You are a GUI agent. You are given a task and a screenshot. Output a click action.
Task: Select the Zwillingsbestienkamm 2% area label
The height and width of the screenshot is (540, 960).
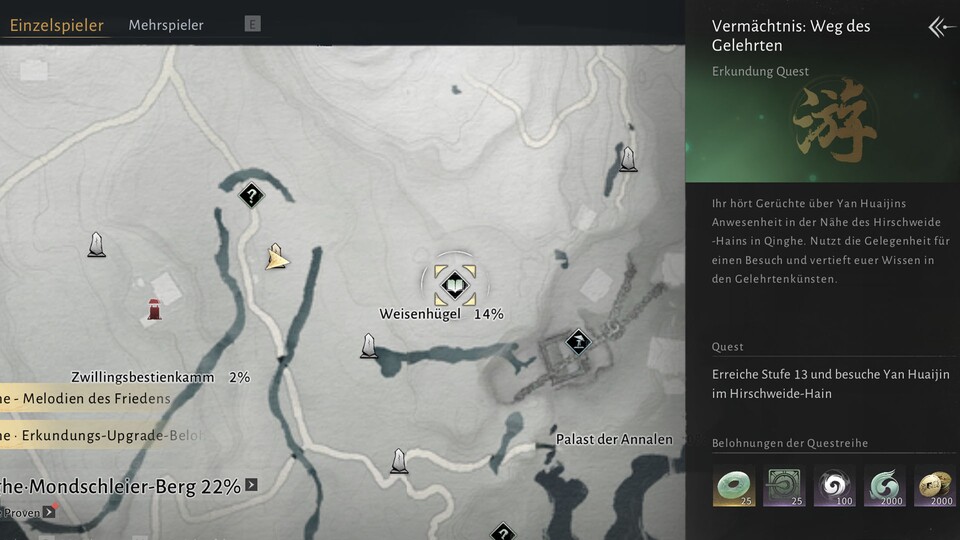[x=160, y=377]
